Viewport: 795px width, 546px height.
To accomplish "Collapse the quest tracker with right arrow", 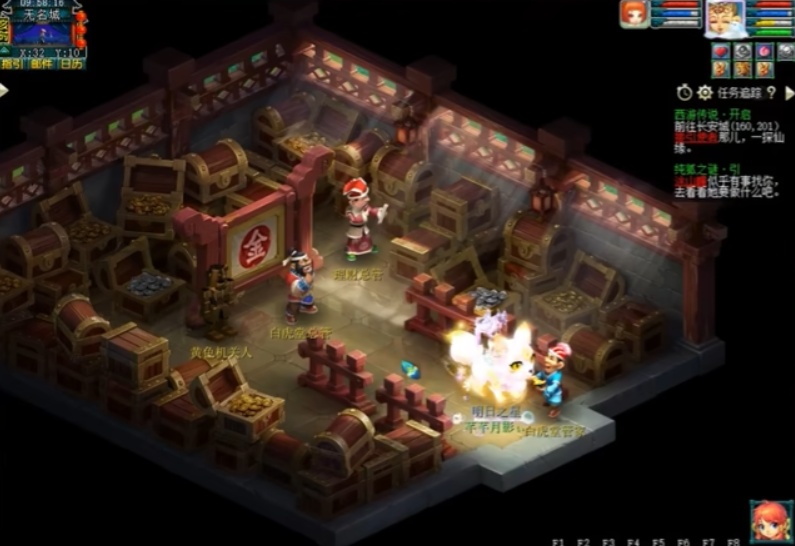I will click(788, 92).
